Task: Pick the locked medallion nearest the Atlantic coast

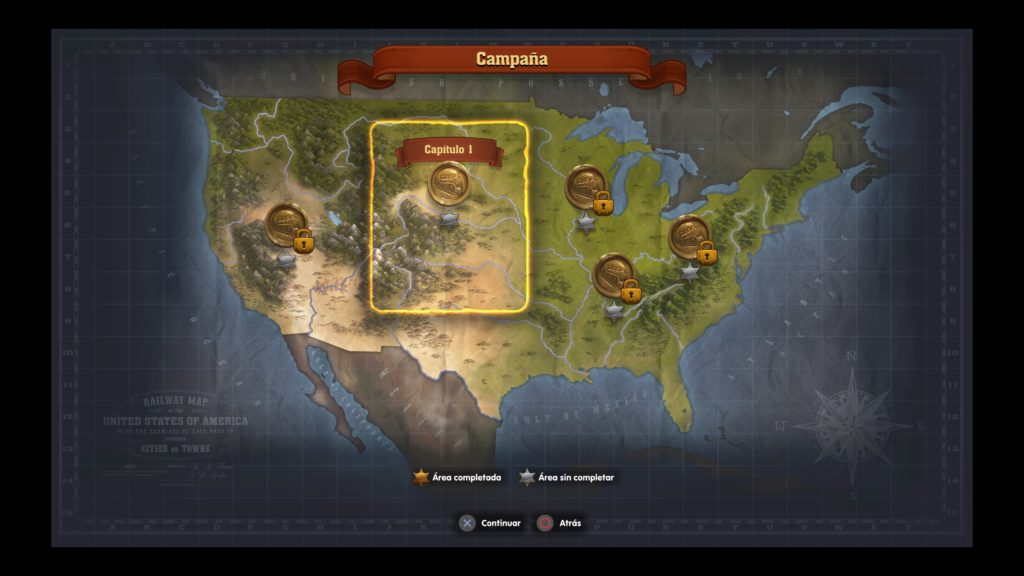Action: (690, 237)
